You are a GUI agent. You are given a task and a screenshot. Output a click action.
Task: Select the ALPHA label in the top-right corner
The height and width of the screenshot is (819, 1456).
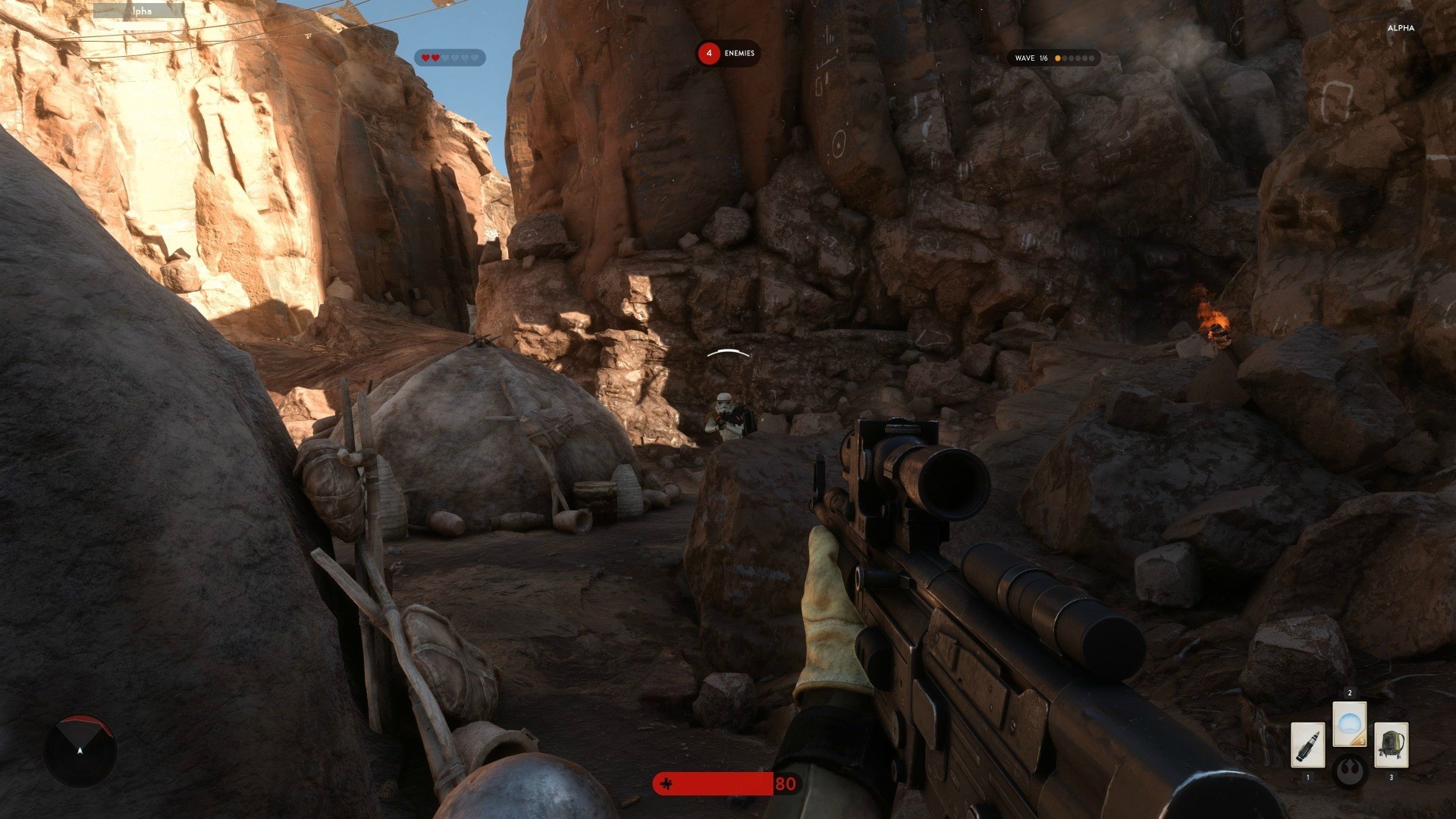(1401, 28)
